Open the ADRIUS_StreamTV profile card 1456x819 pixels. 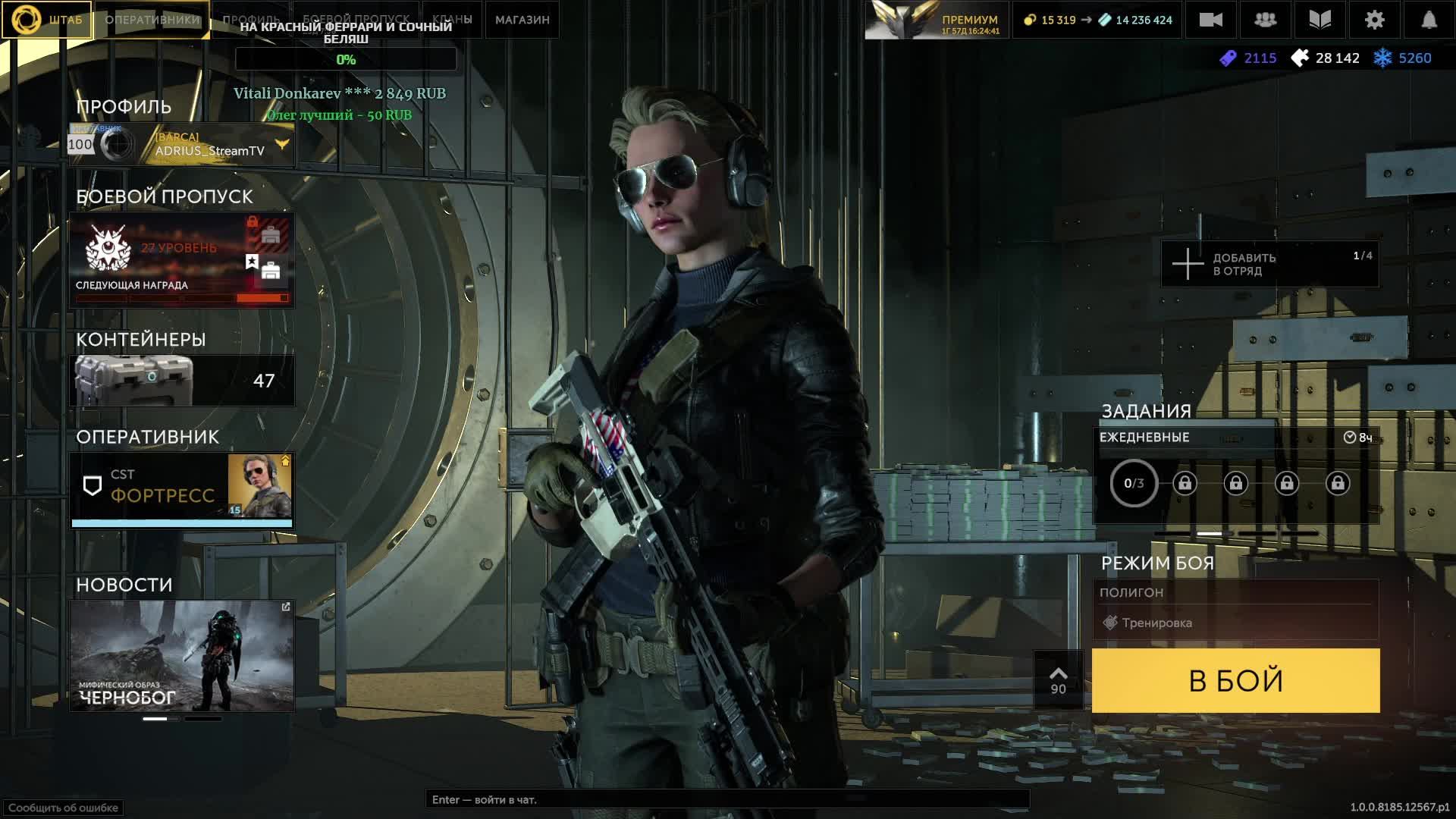[182, 144]
